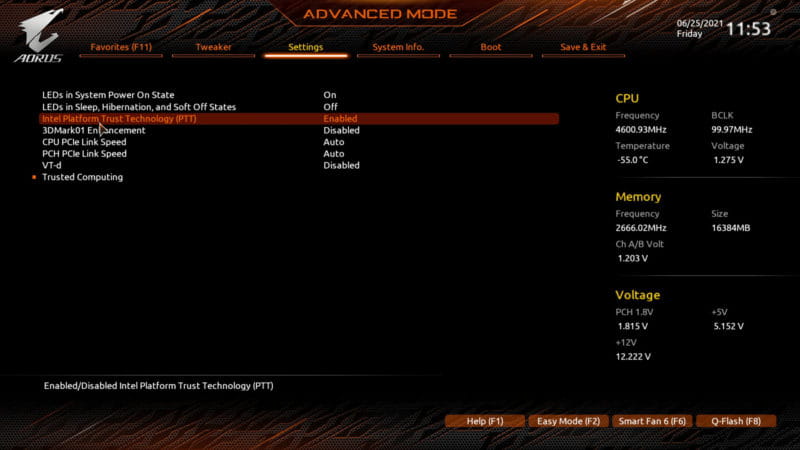The image size is (800, 450).
Task: Select the VT-d option
Action: click(x=52, y=165)
